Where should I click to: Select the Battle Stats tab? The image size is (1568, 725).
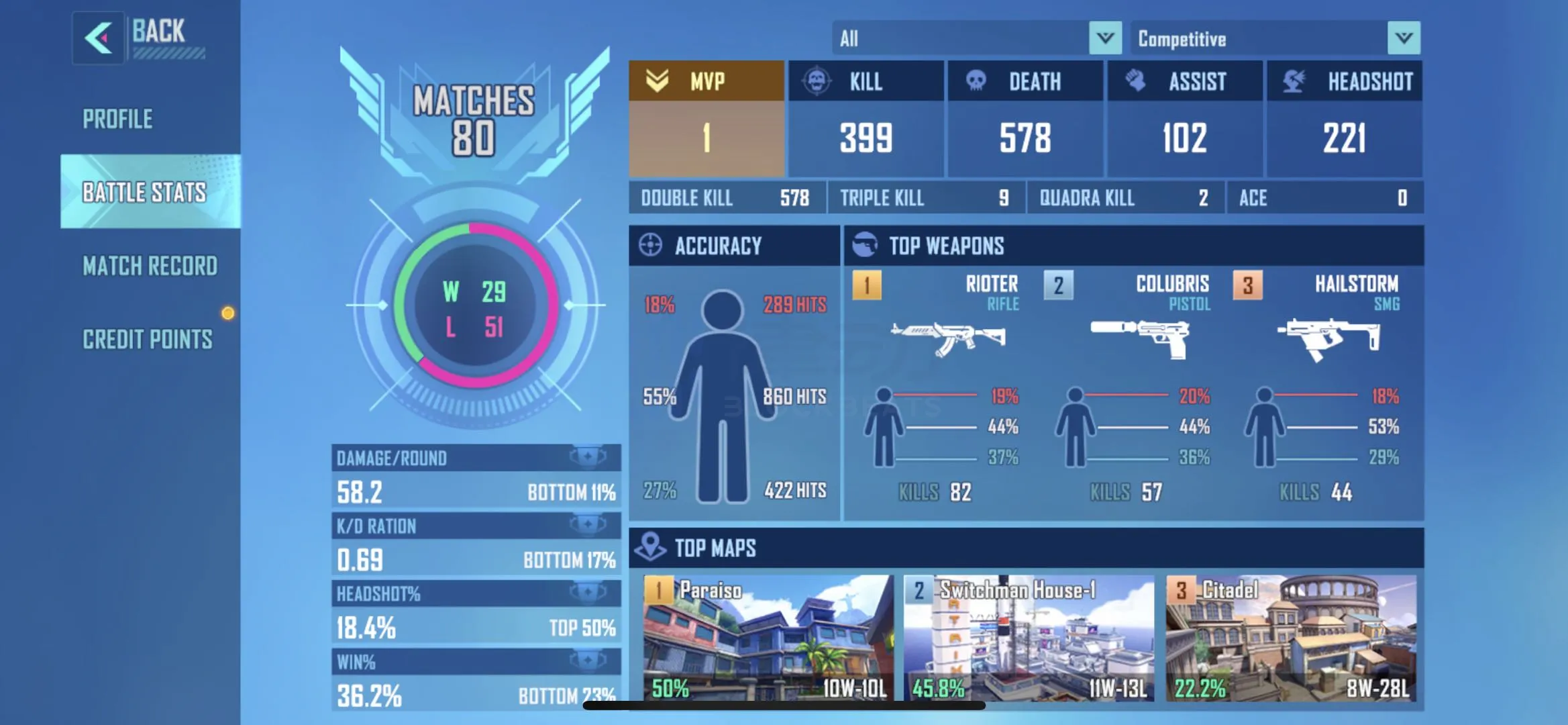tap(144, 193)
